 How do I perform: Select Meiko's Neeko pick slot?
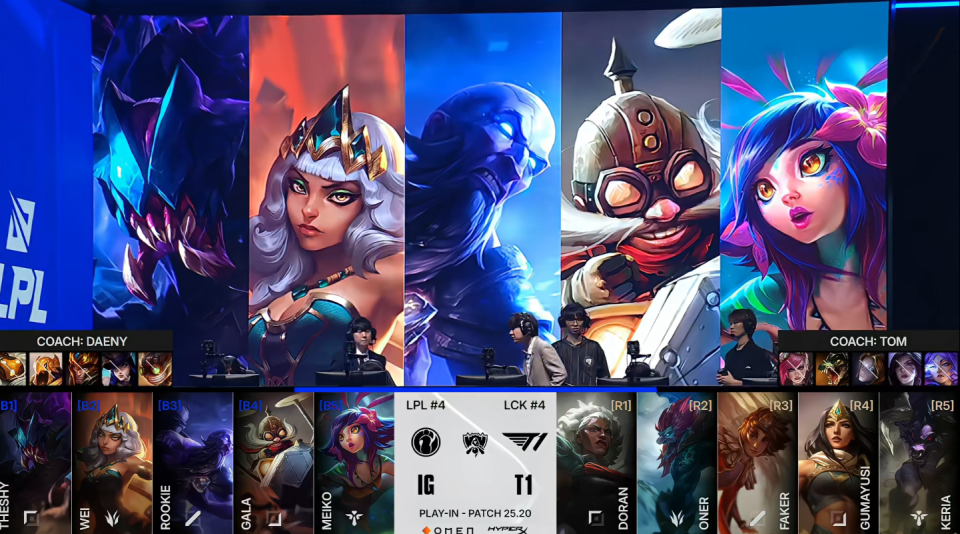click(x=355, y=462)
